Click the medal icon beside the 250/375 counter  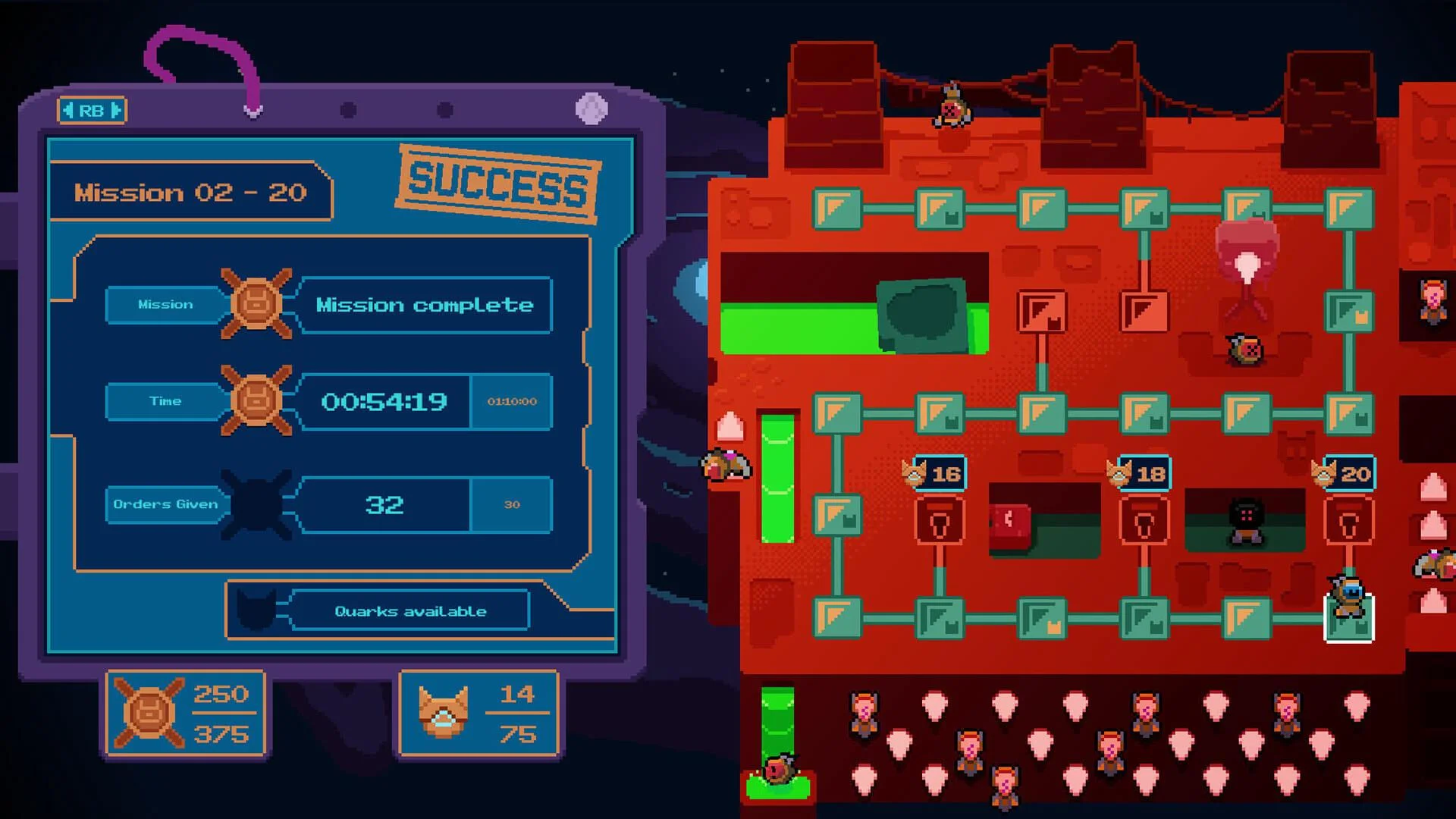[x=150, y=713]
